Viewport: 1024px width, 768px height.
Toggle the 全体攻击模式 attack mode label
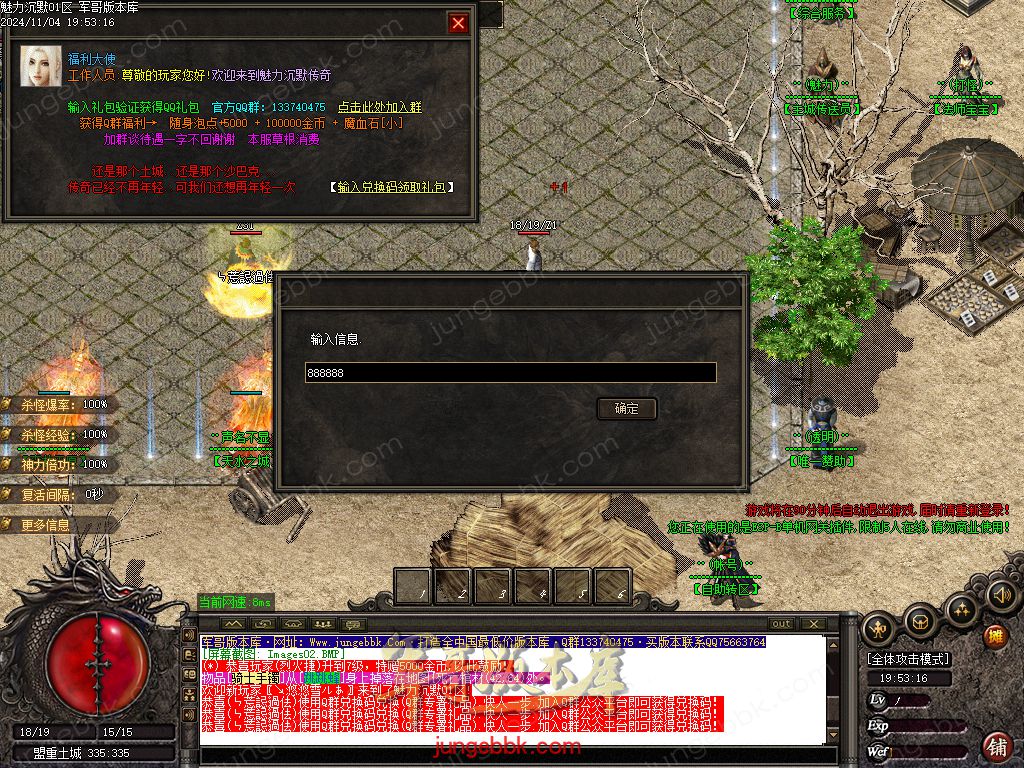(909, 659)
